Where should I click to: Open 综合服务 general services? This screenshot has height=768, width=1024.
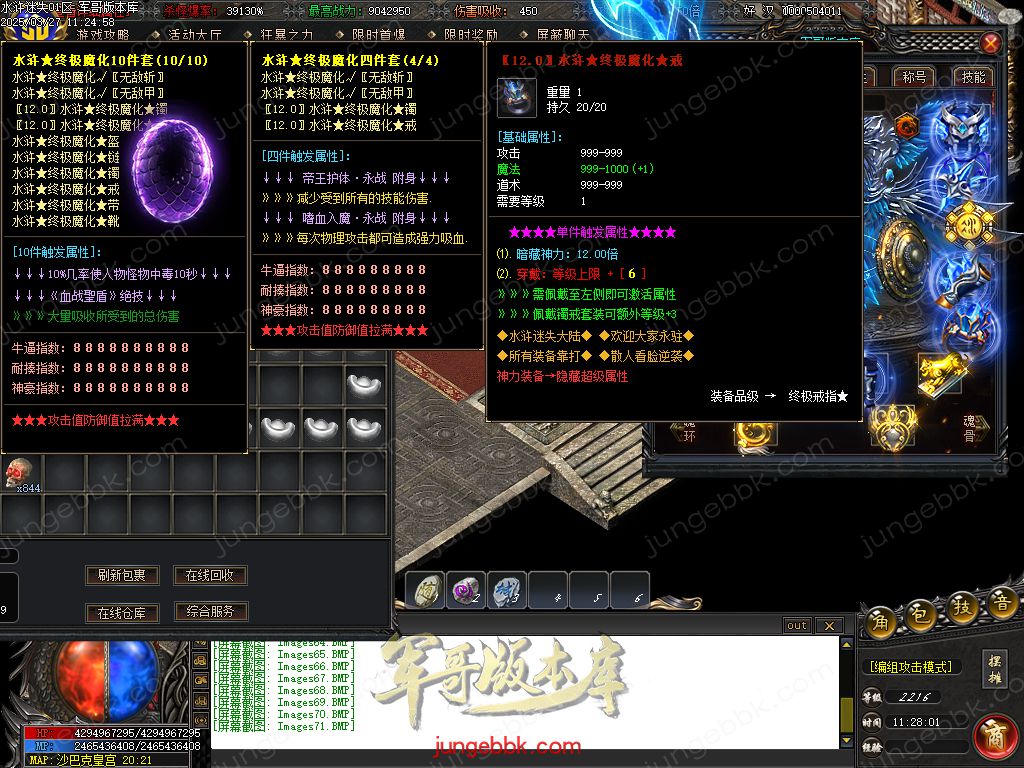(210, 611)
